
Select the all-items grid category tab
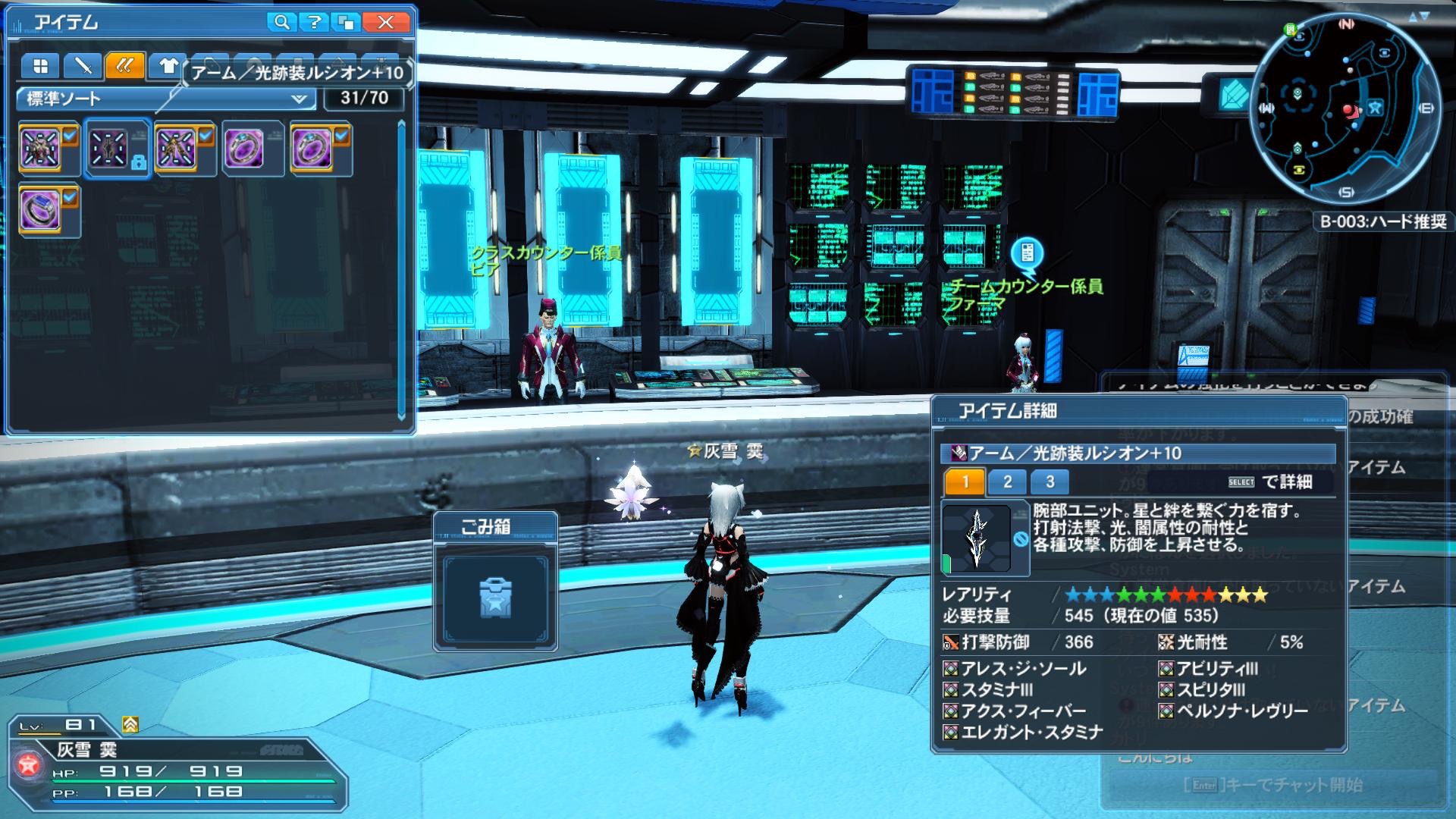[39, 67]
